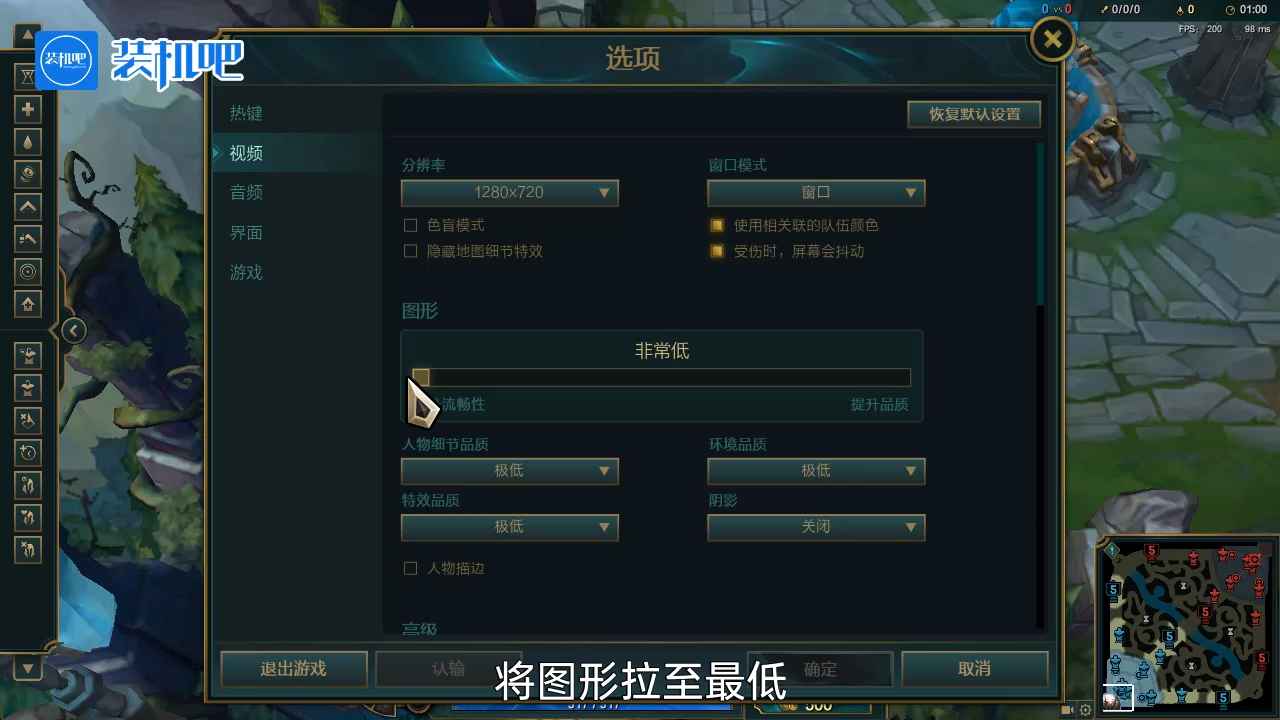Click the mana droplet icon in sidebar
This screenshot has width=1280, height=720.
tap(27, 141)
